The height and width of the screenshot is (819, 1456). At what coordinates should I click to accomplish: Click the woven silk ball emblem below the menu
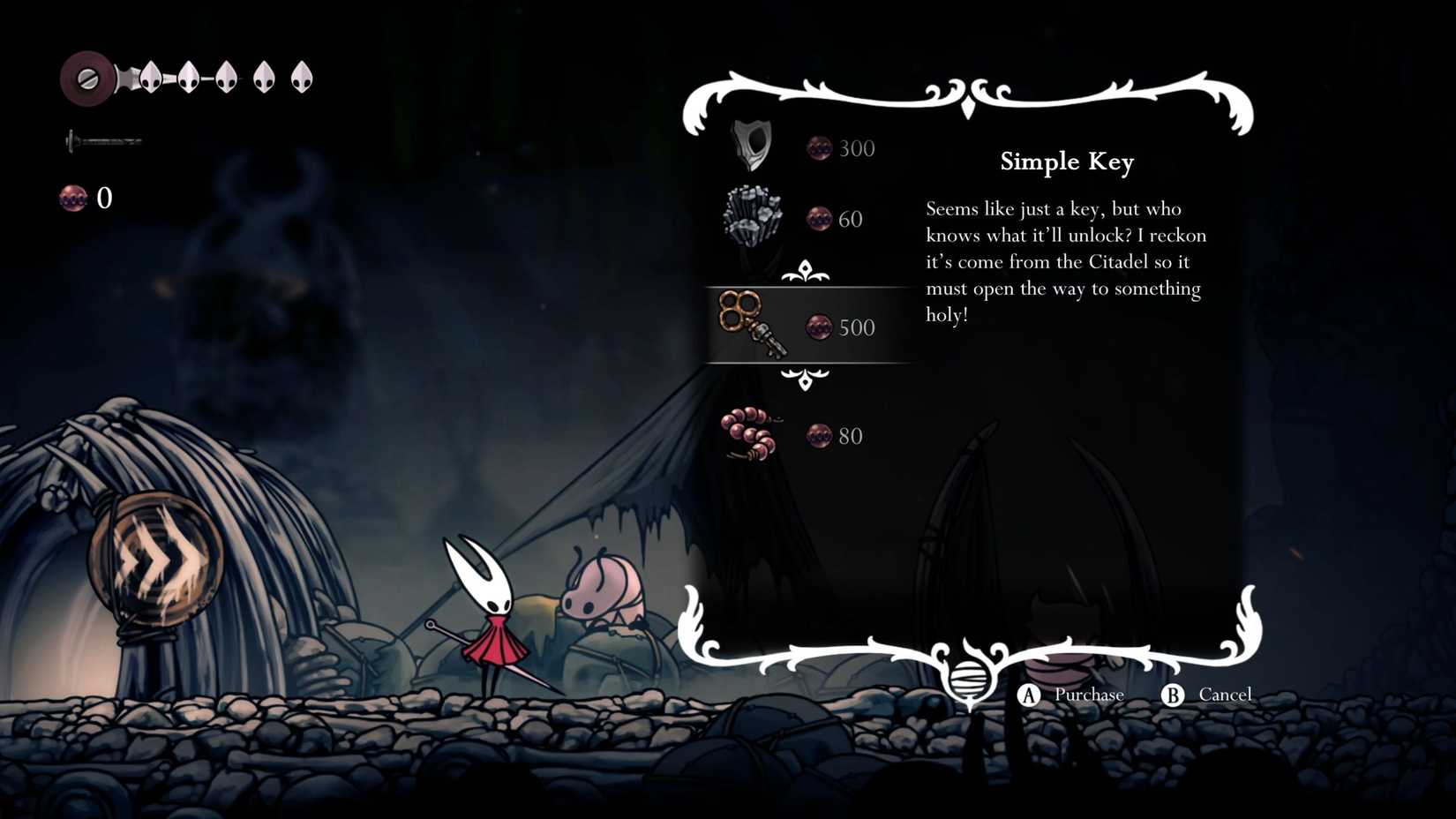[x=969, y=680]
